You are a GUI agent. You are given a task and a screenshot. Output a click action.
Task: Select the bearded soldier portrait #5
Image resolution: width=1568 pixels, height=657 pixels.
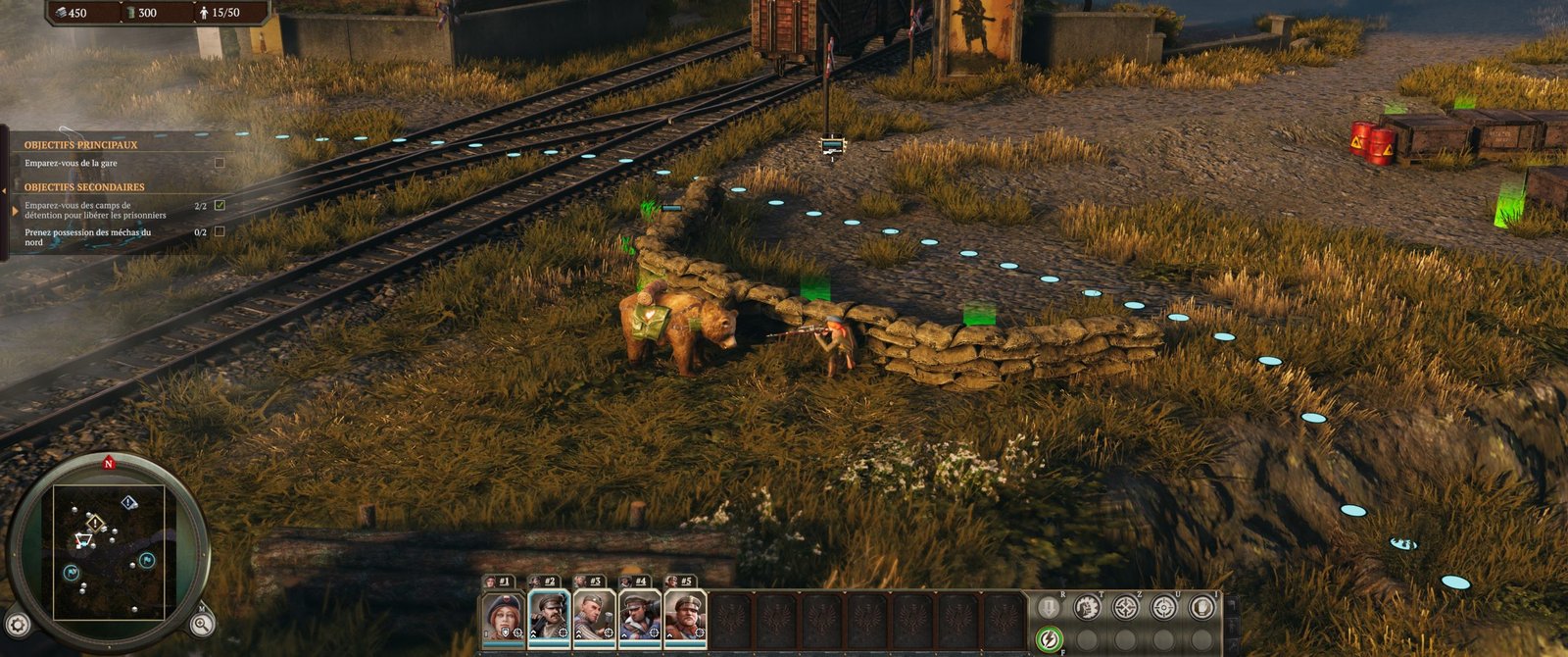pyautogui.click(x=684, y=616)
